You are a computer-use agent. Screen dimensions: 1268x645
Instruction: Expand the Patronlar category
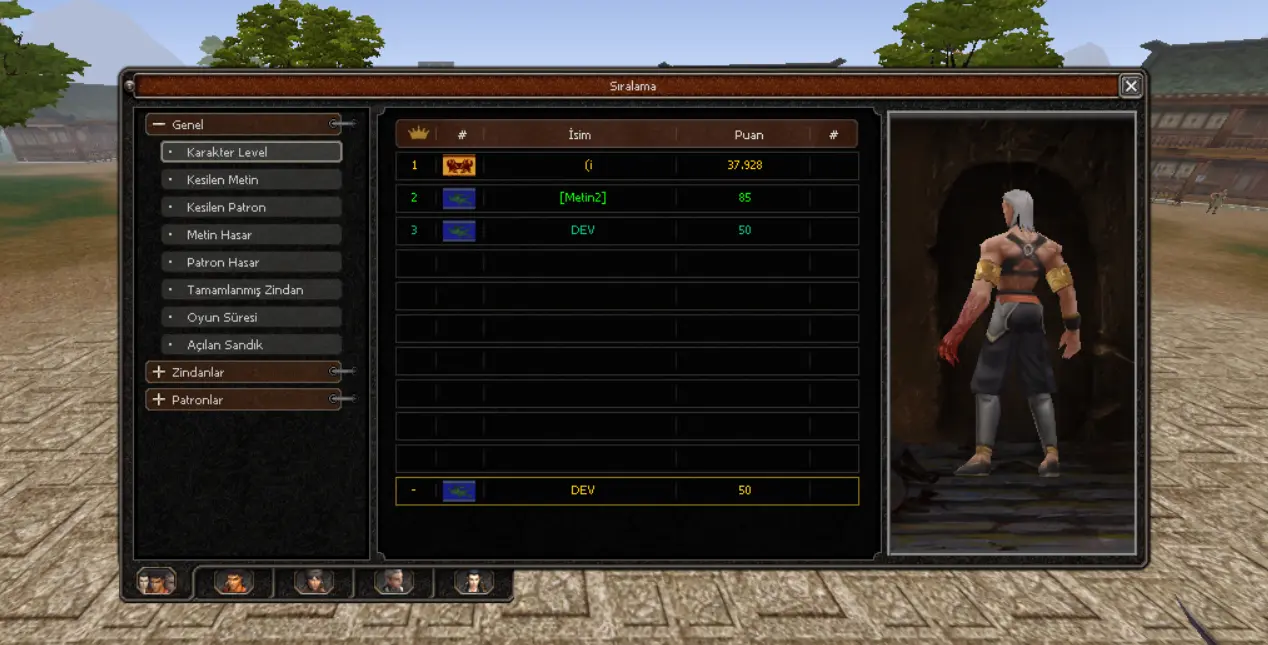click(159, 400)
